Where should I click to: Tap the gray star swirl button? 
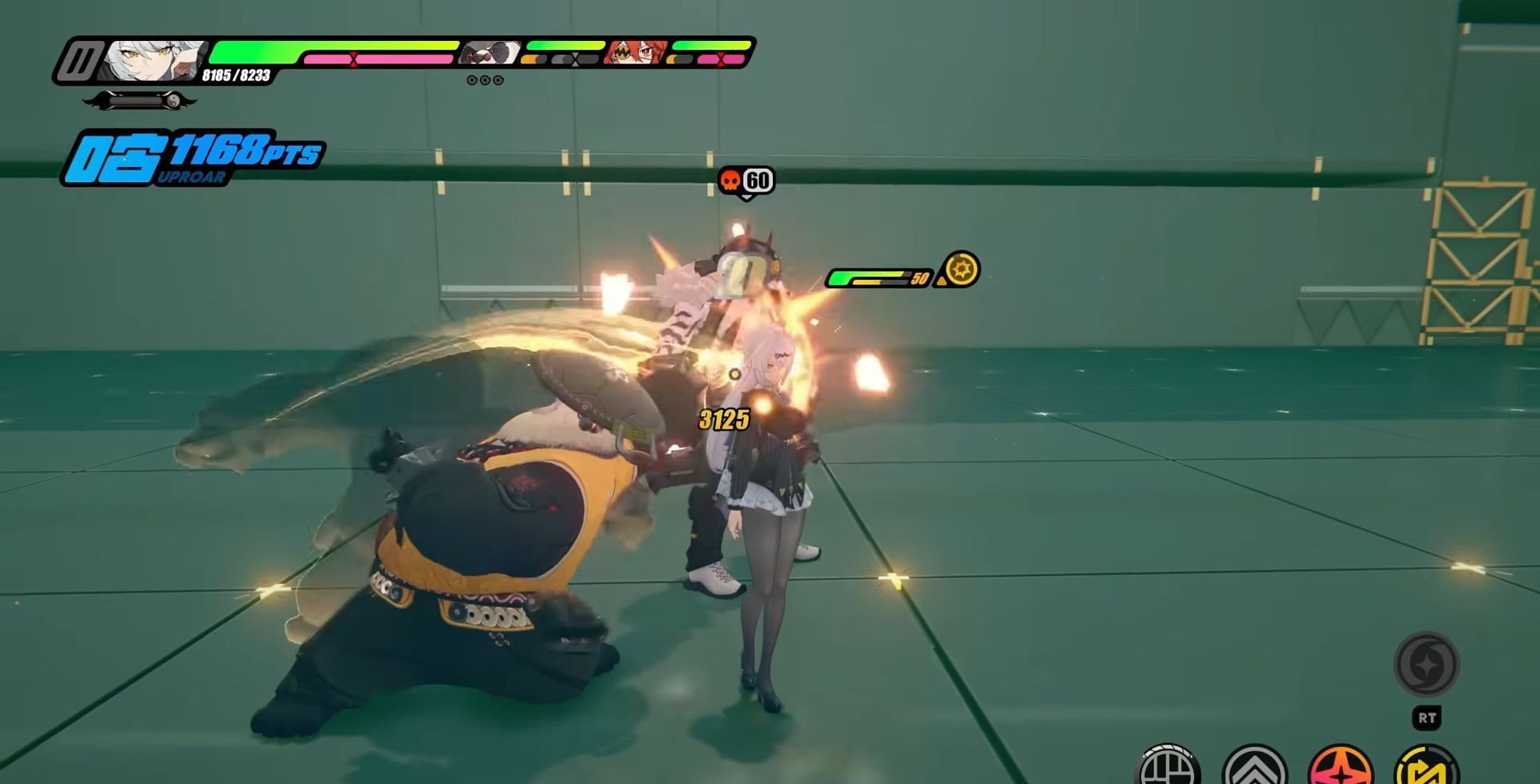pos(1426,664)
